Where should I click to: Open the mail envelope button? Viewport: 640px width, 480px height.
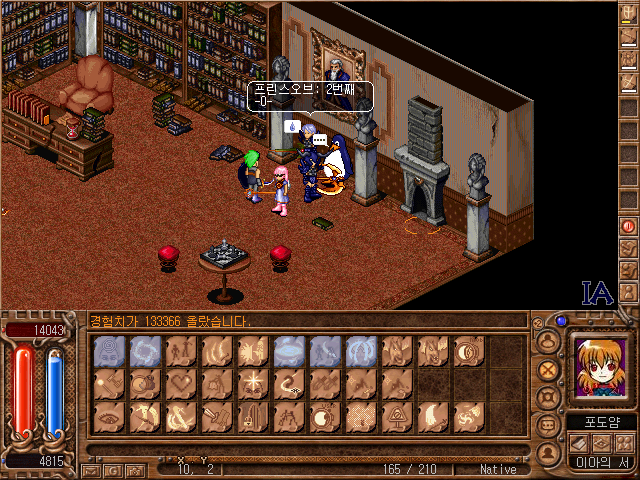(x=91, y=468)
